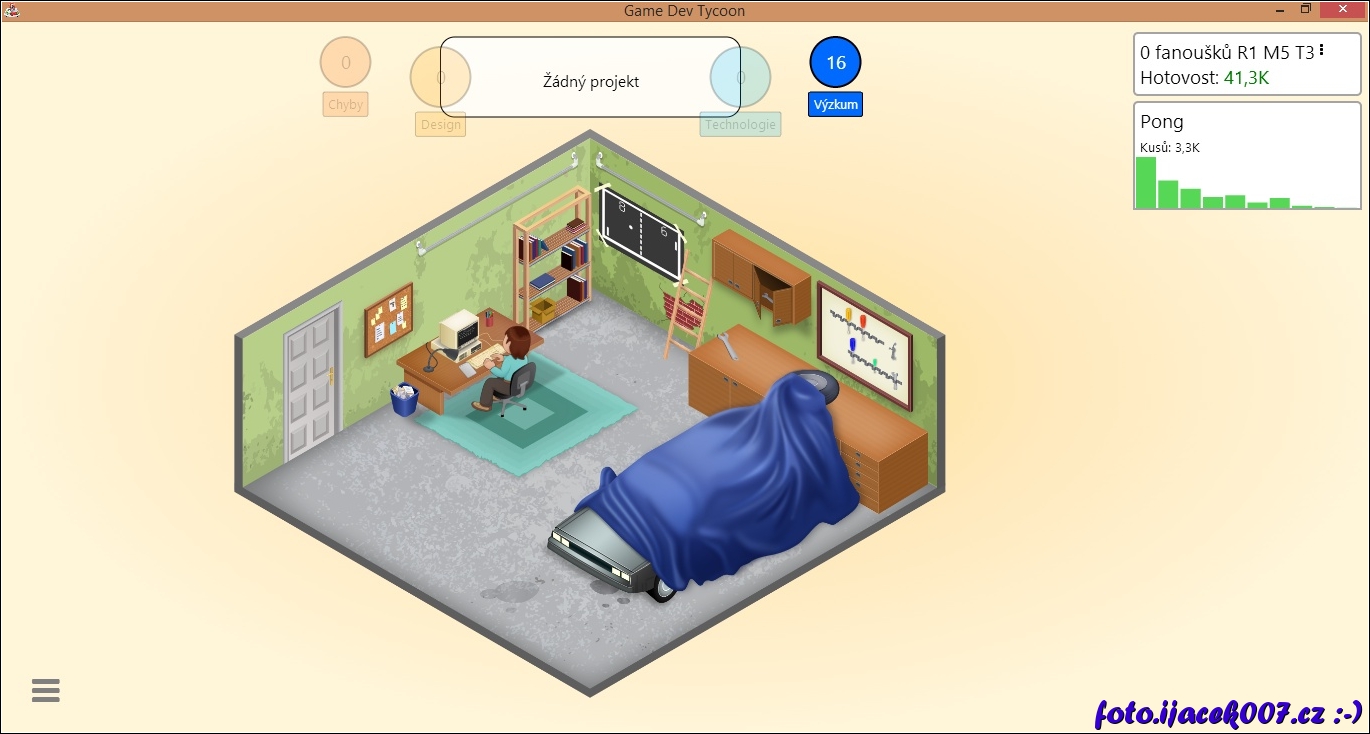Viewport: 1370px width, 734px height.
Task: Minimize the Game Dev Tycoon window
Action: pos(1280,10)
